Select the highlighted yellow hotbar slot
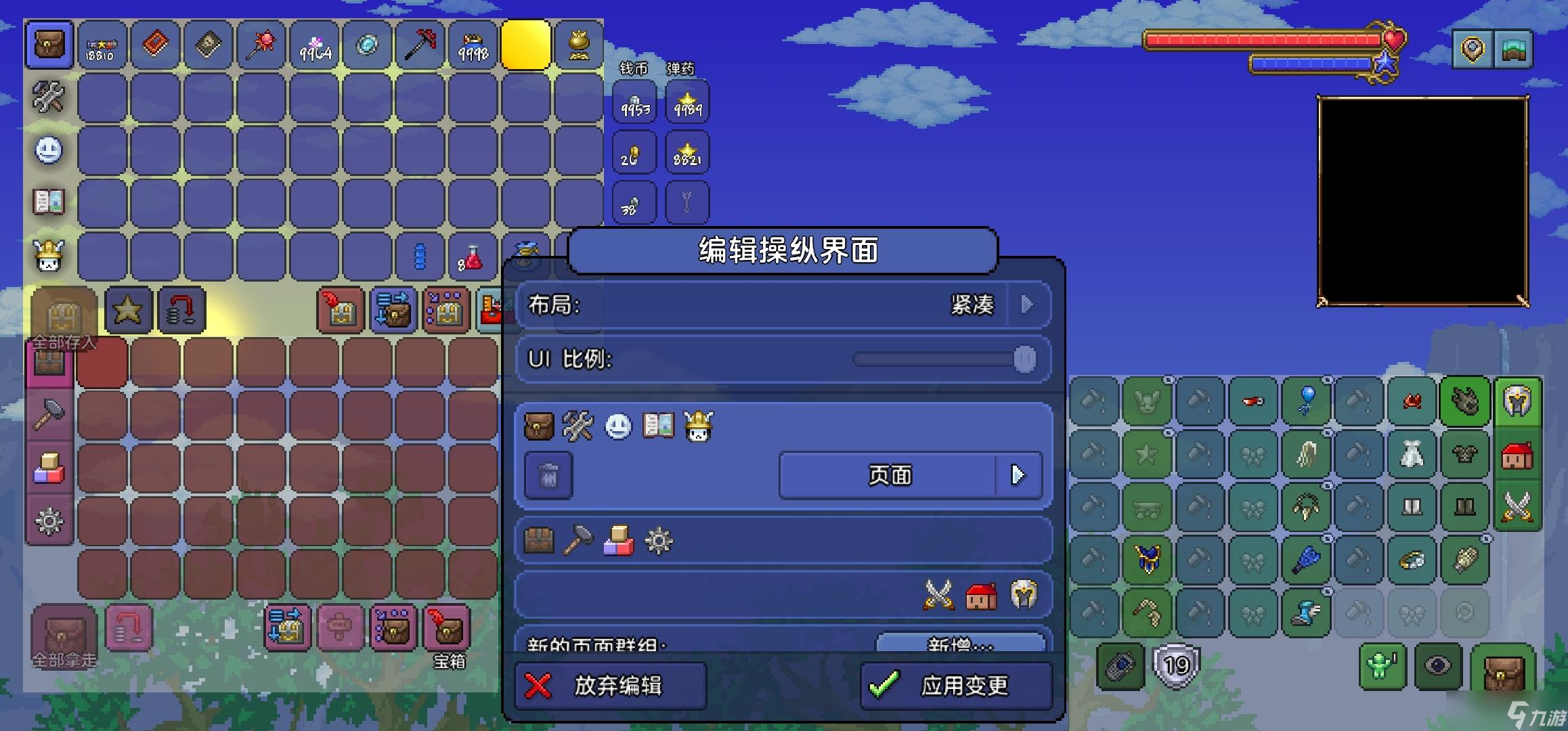This screenshot has height=731, width=1568. 525,45
